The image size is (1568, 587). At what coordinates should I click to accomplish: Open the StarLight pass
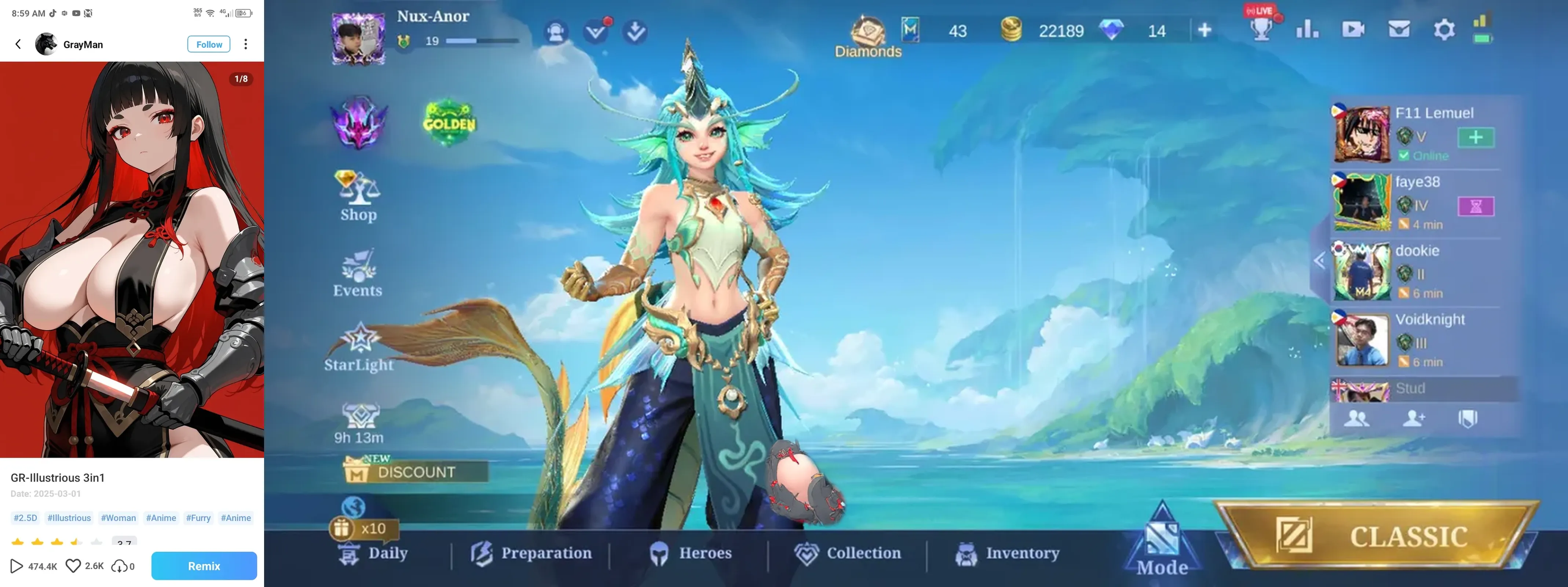tap(359, 347)
